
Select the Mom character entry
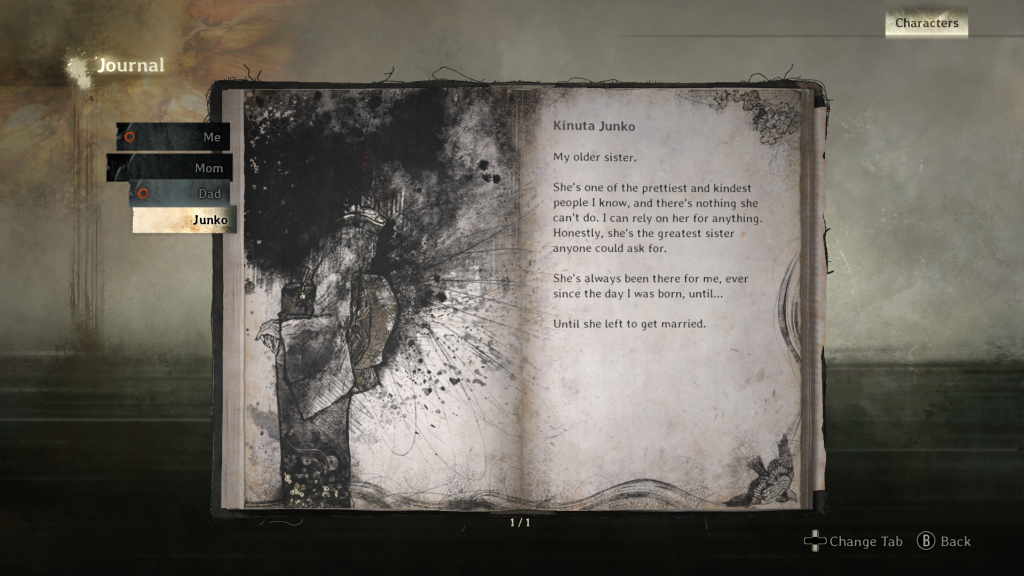(x=171, y=167)
